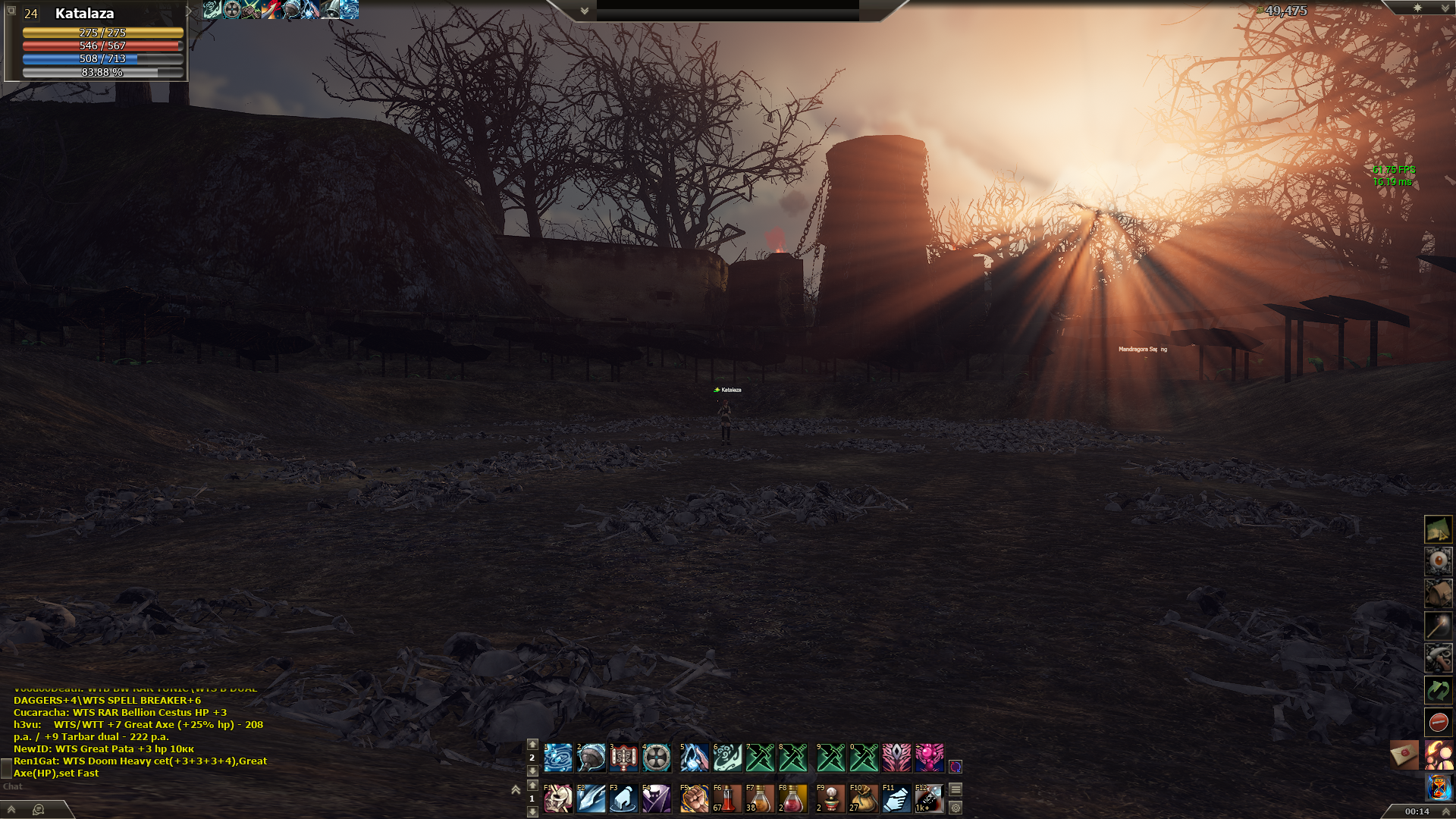Activate the blue whirlpool skill in slot 1
The height and width of the screenshot is (819, 1456).
(x=558, y=758)
